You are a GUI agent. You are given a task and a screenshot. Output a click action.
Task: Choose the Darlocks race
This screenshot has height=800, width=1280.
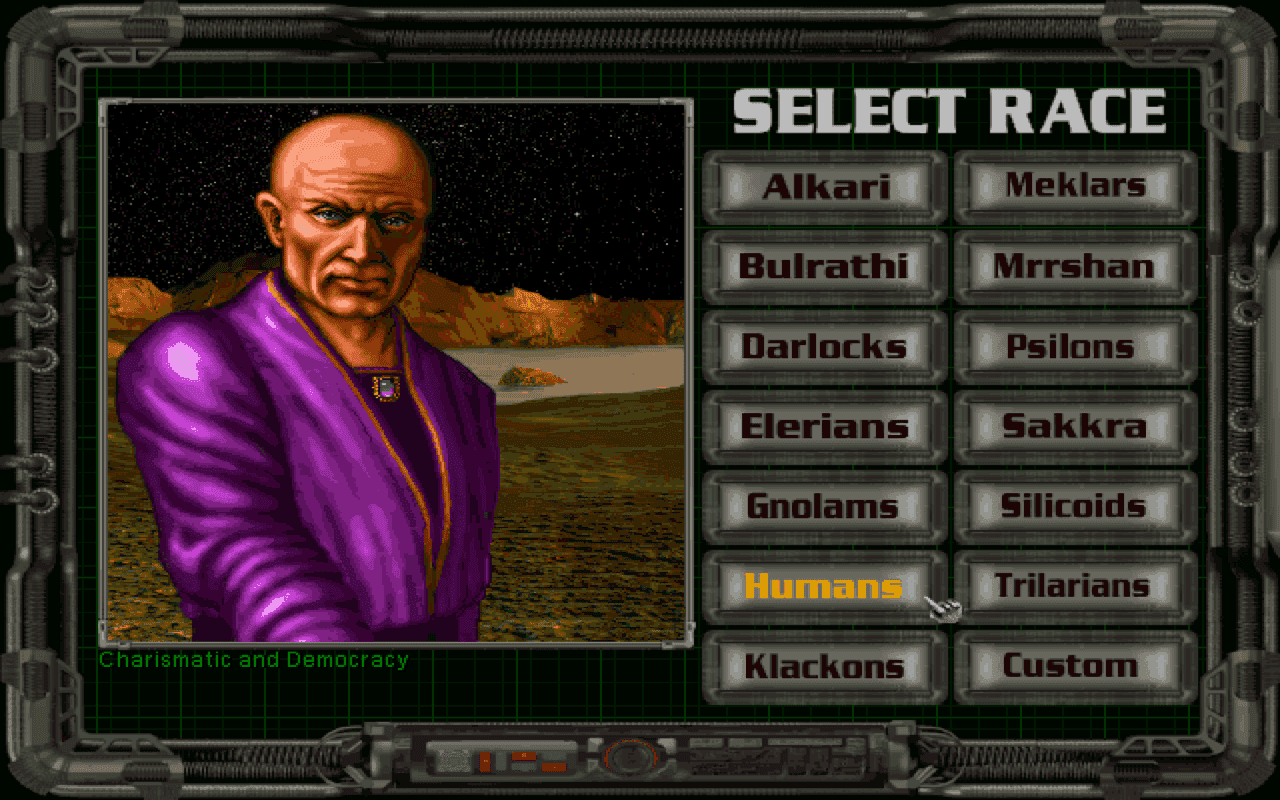pos(824,346)
